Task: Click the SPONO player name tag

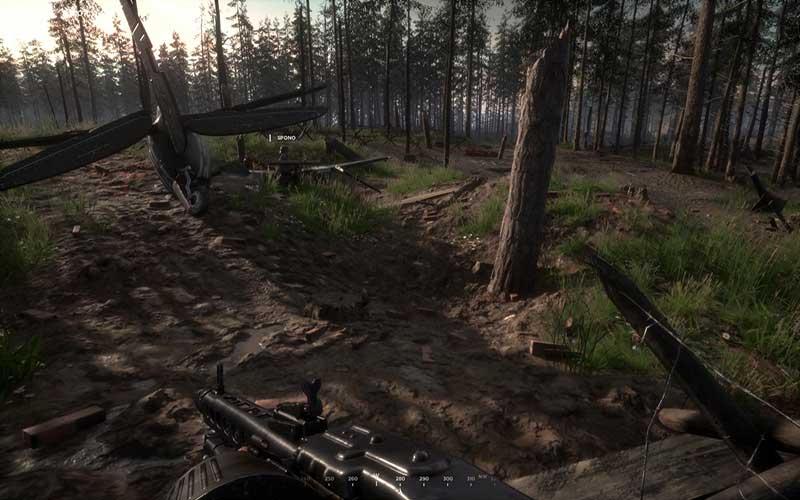Action: pos(285,138)
